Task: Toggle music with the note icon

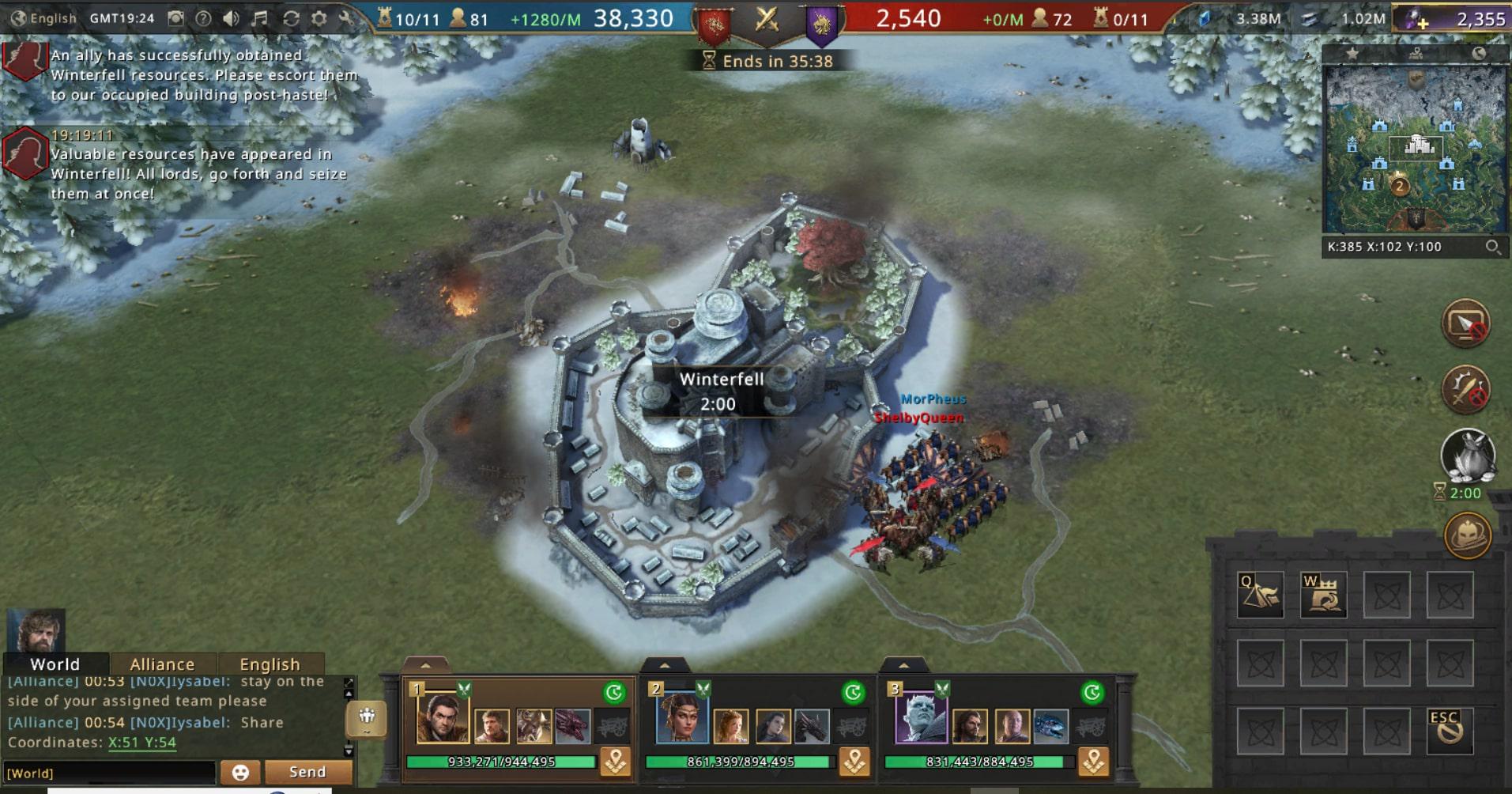Action: click(259, 18)
